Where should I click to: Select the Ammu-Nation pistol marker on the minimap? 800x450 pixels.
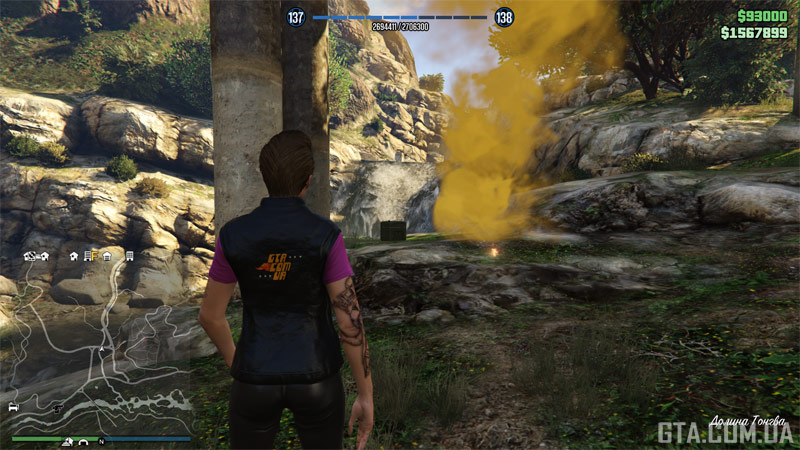[59, 409]
